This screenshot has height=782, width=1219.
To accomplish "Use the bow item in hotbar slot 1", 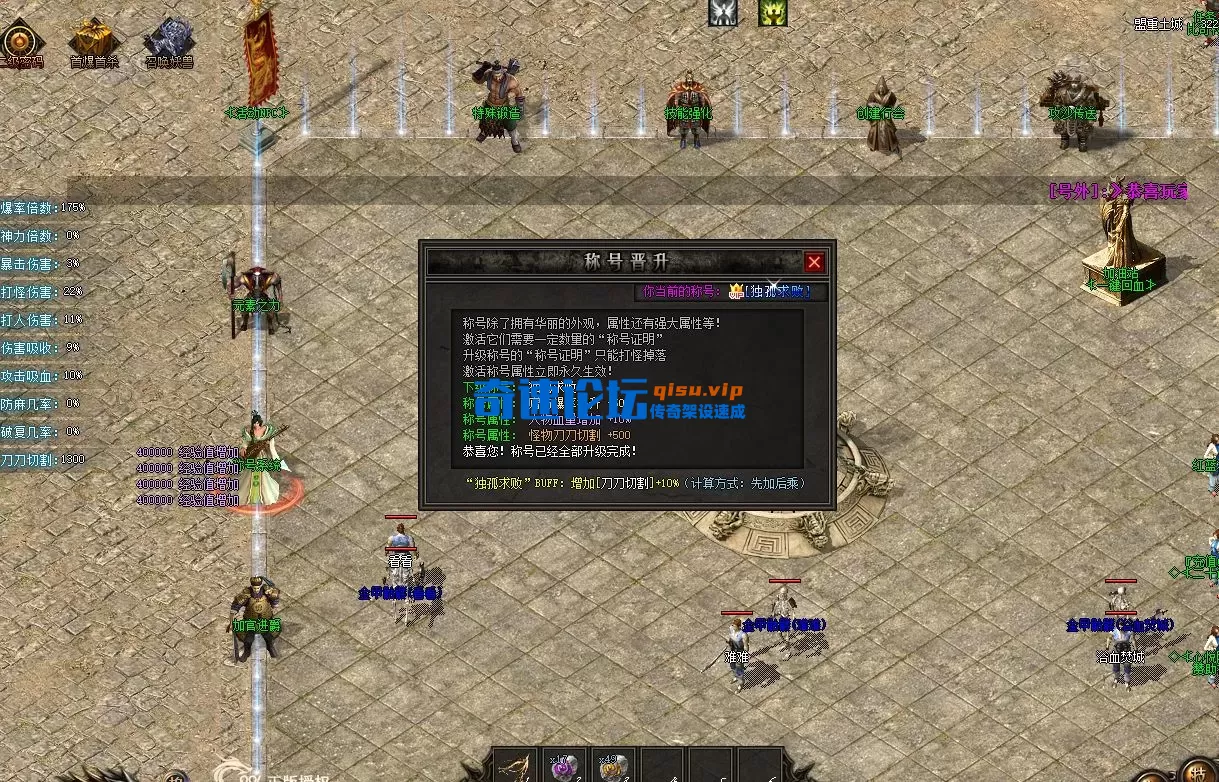I will (516, 767).
